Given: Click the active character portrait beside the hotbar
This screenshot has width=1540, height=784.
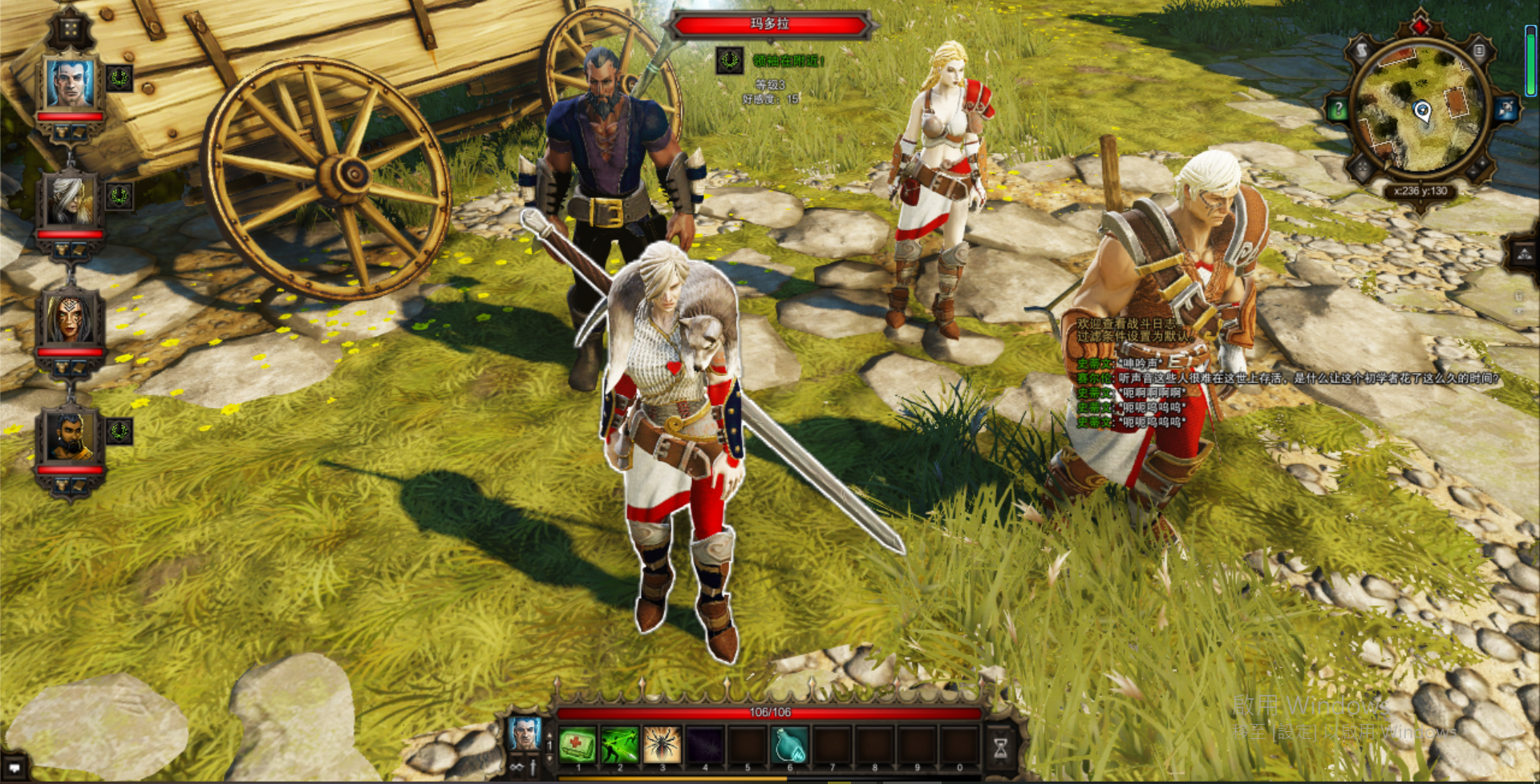Looking at the screenshot, I should click(x=525, y=733).
